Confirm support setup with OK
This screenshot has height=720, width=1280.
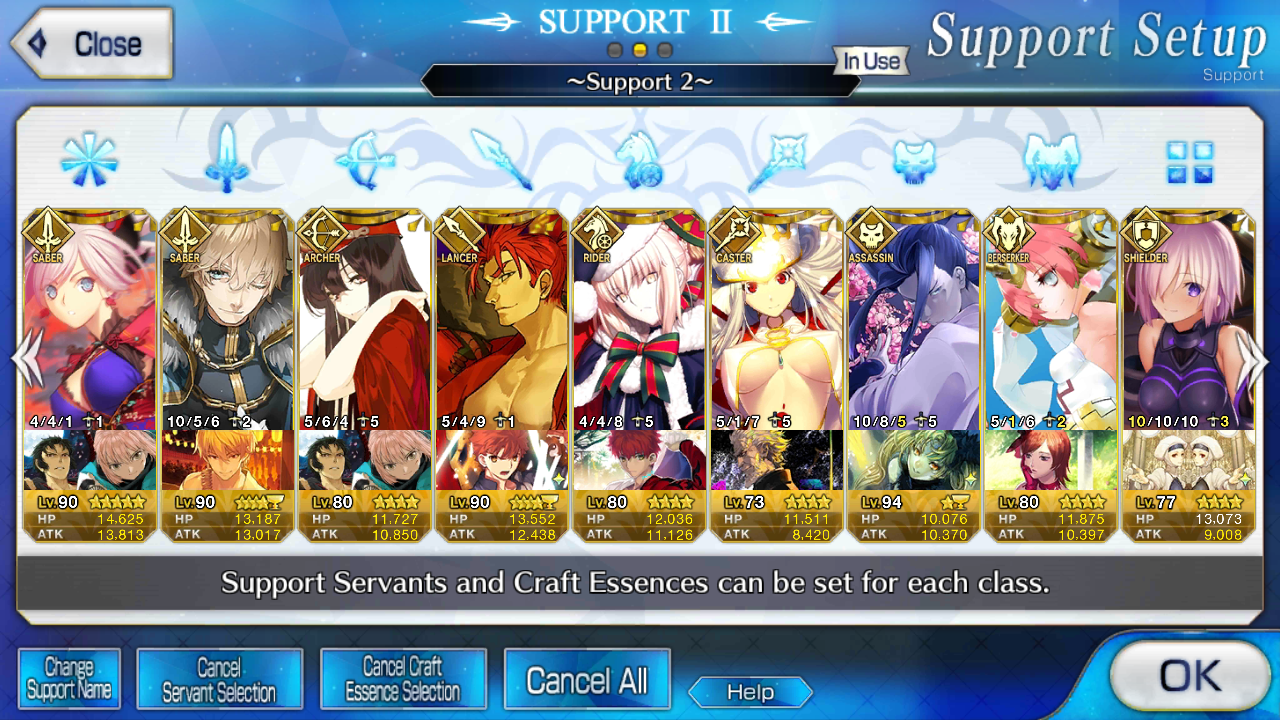[1189, 676]
